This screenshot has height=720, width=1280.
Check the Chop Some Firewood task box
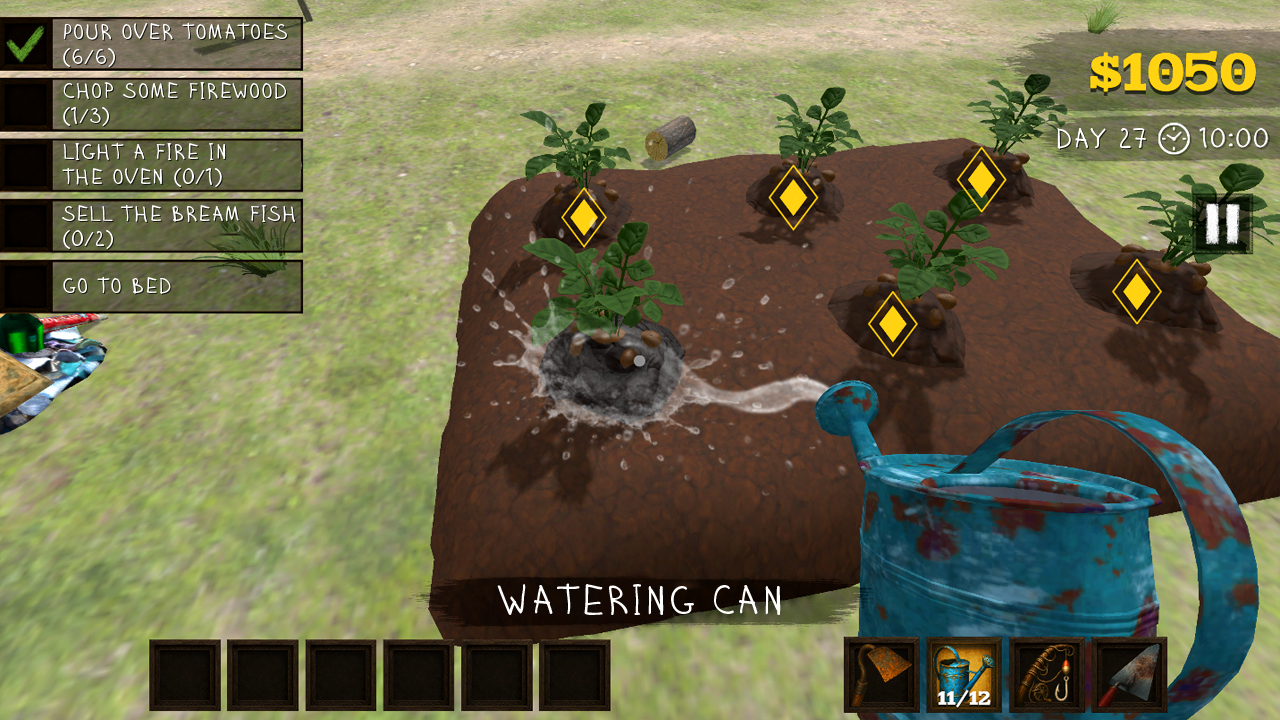point(27,105)
